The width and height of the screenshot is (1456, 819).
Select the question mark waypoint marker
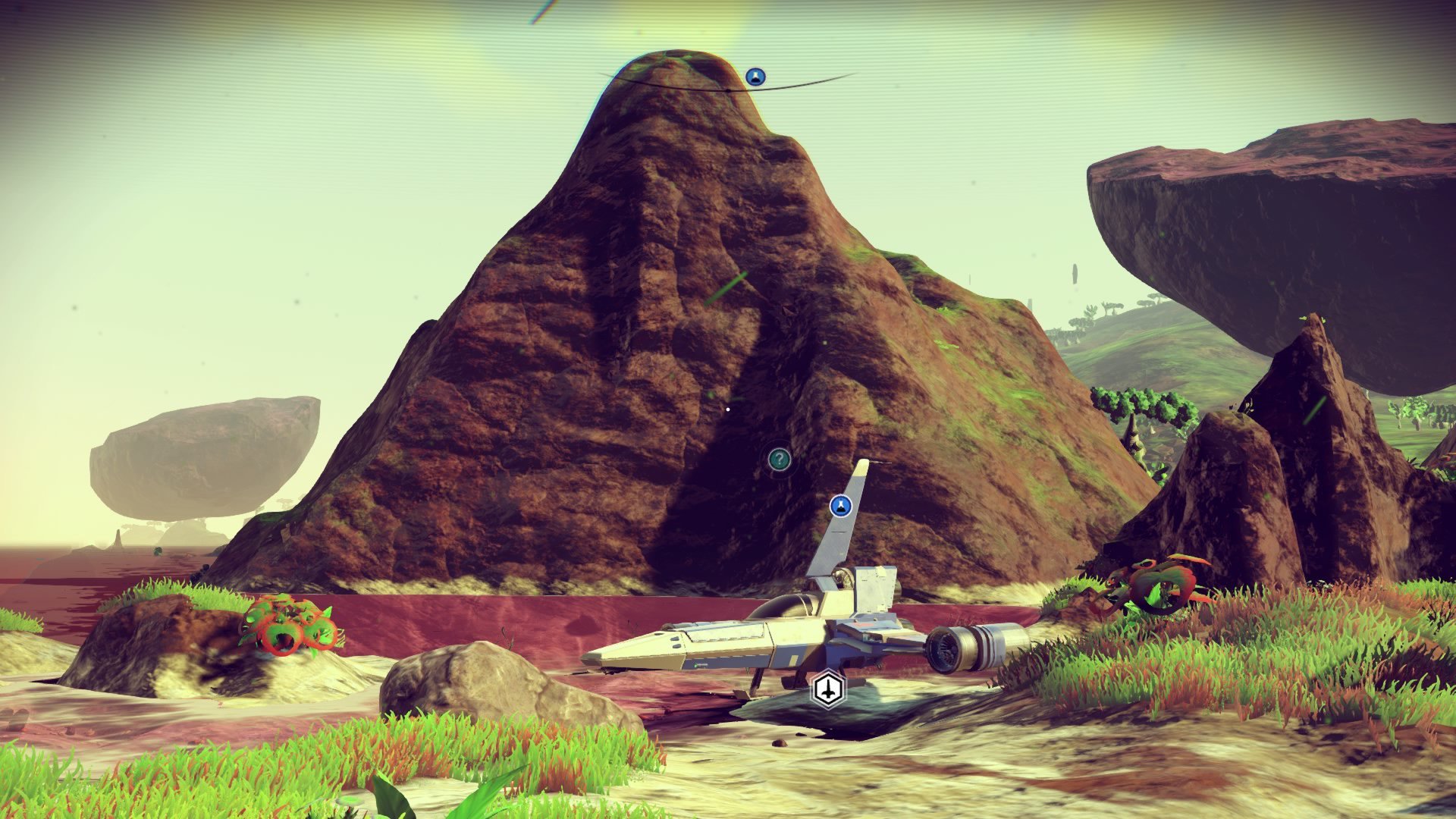click(780, 459)
